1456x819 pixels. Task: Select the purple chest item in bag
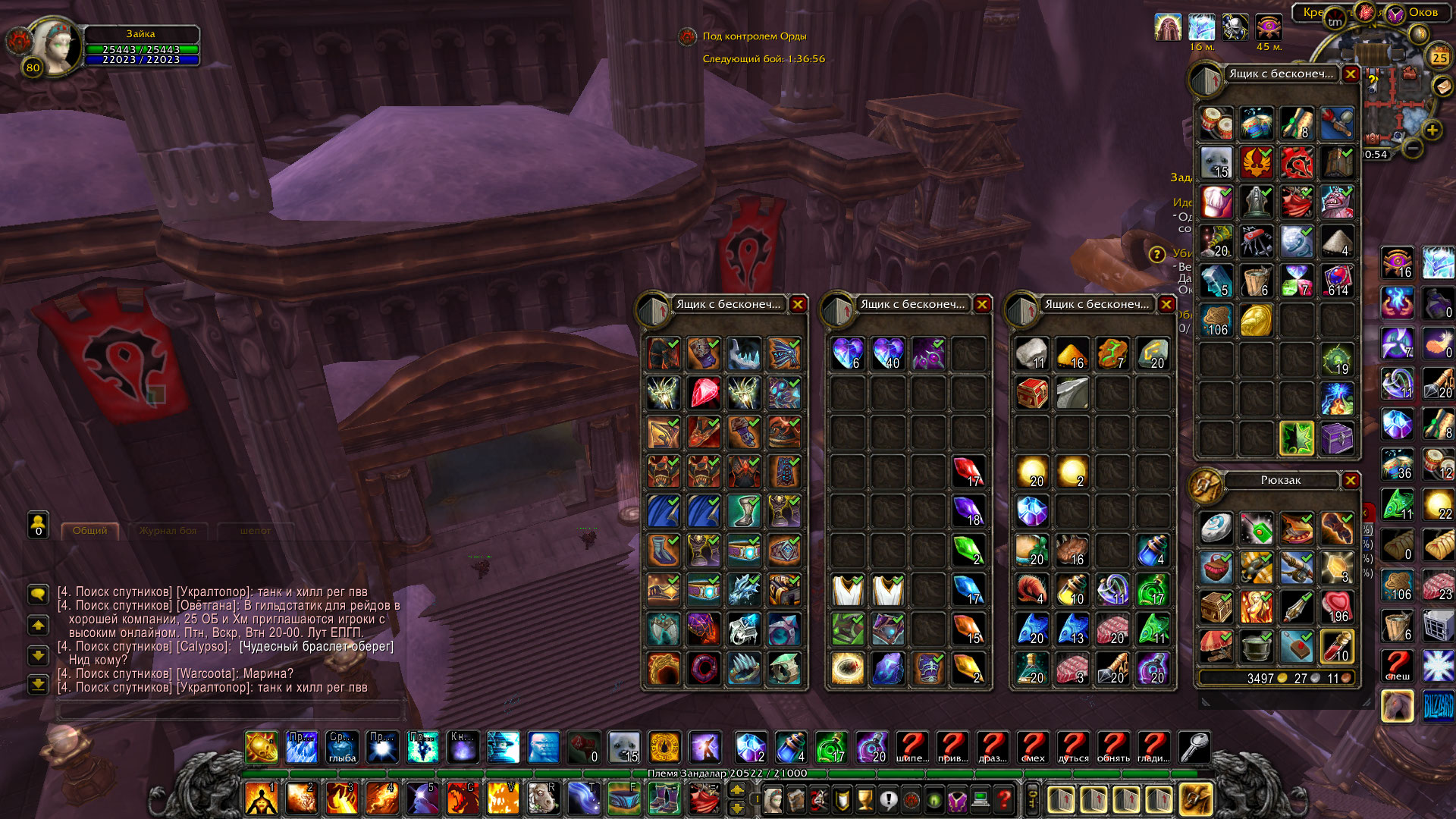click(1336, 438)
